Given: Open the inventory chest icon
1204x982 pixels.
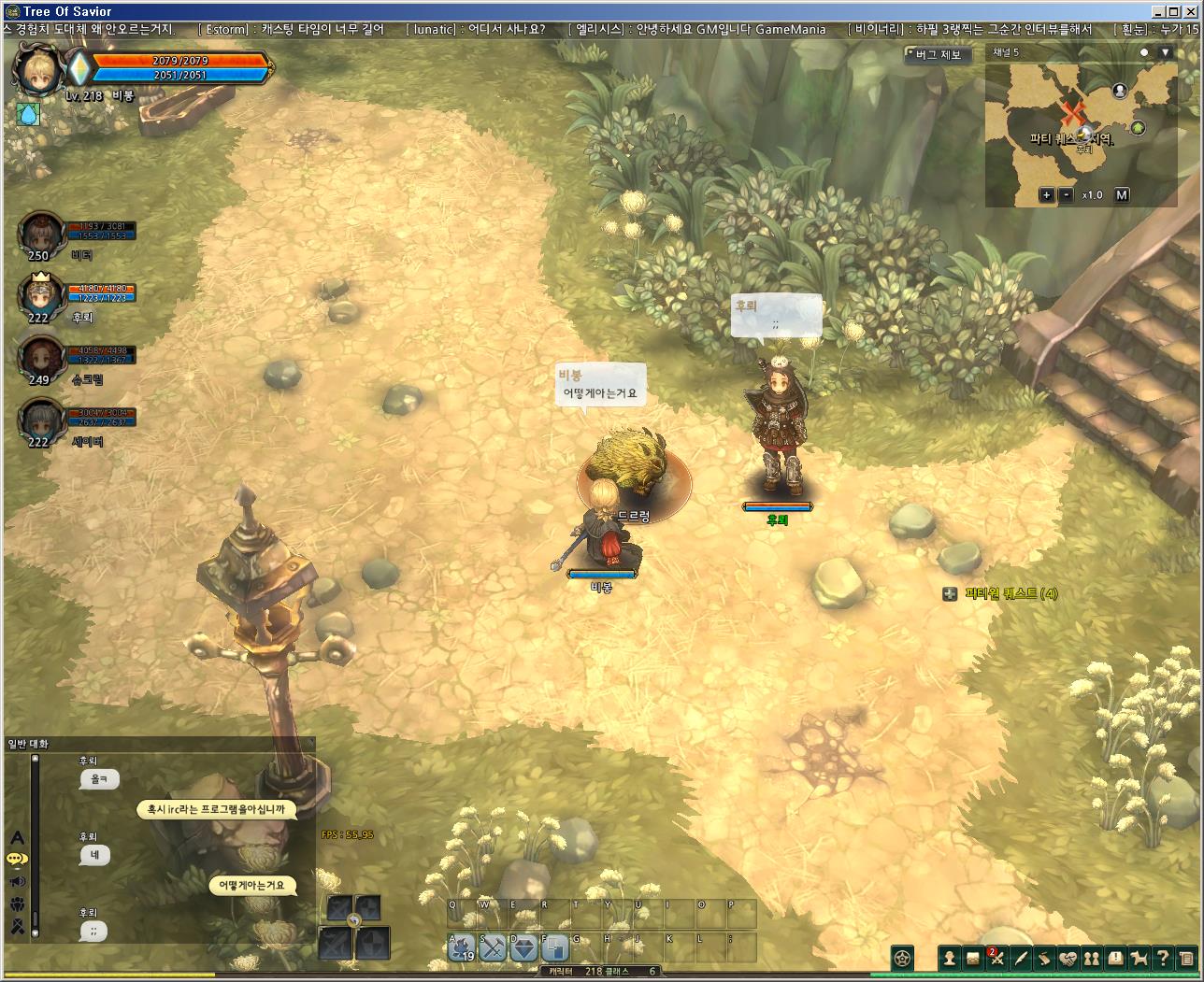Looking at the screenshot, I should (973, 958).
